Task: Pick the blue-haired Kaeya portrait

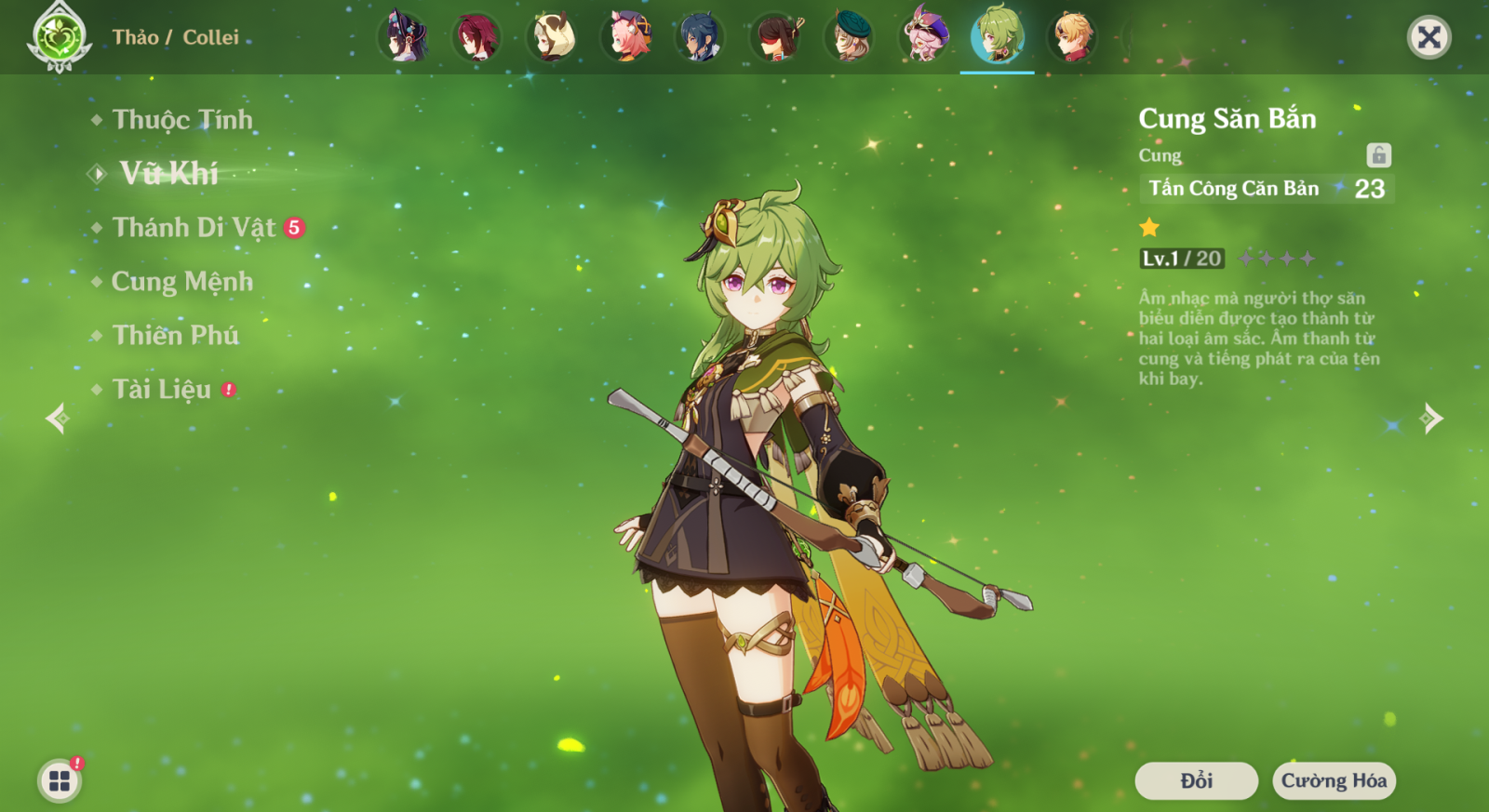Action: click(700, 37)
